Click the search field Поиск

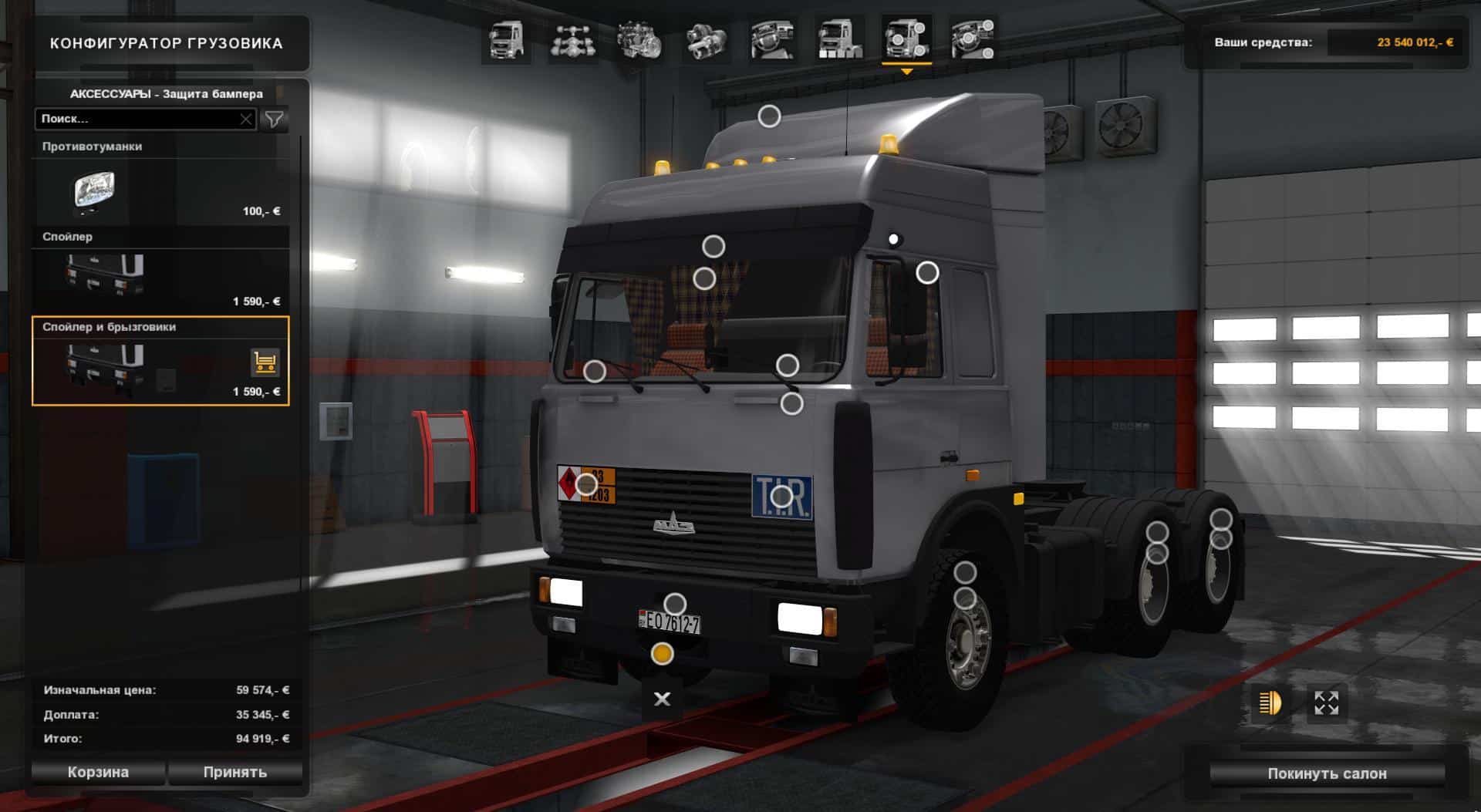[x=137, y=119]
